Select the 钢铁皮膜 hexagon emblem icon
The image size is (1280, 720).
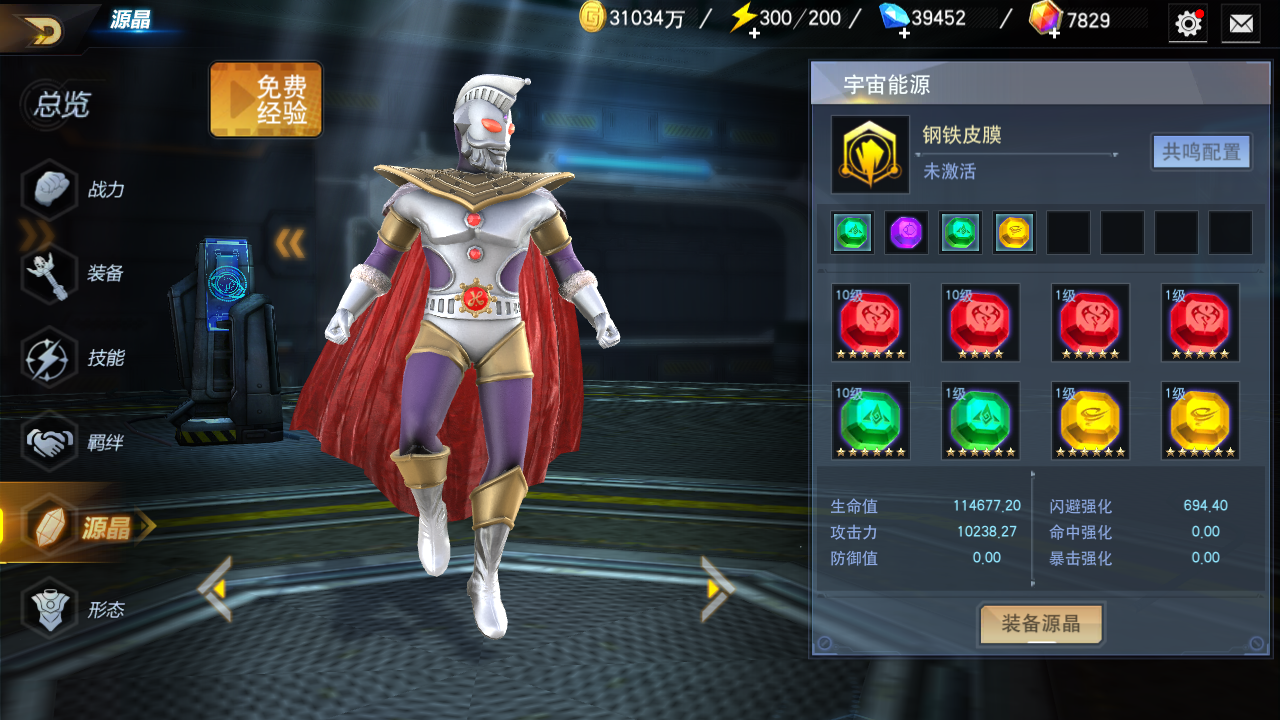coord(870,155)
